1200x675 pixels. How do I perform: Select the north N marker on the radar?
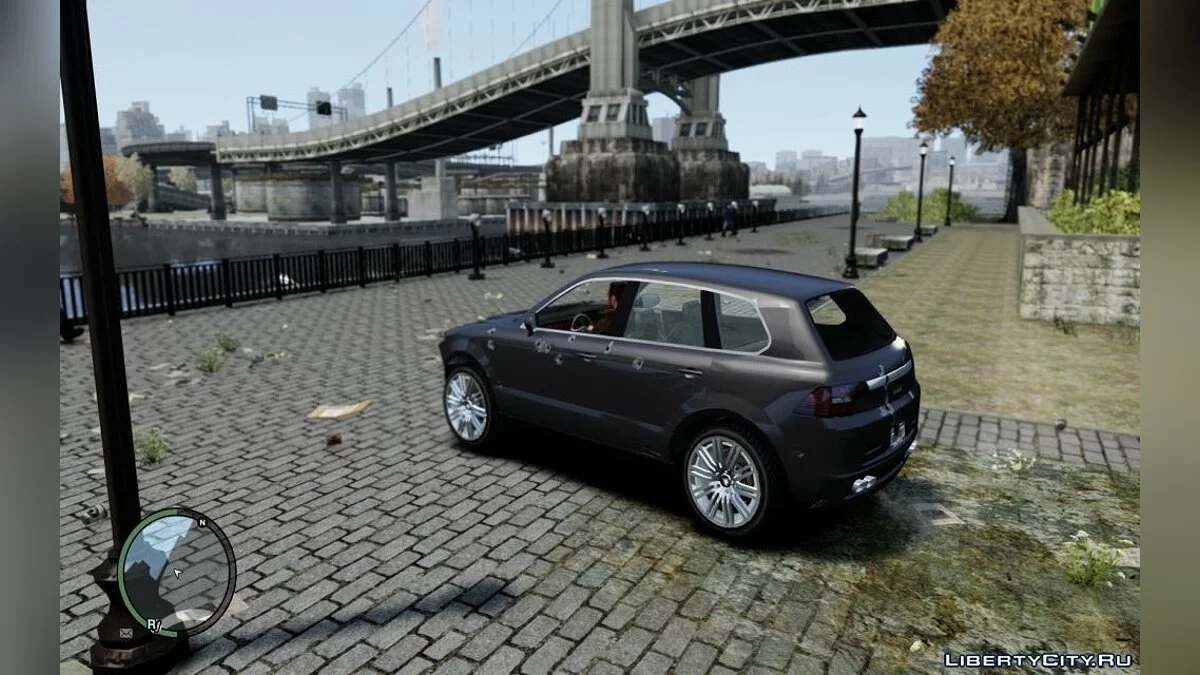(x=202, y=523)
